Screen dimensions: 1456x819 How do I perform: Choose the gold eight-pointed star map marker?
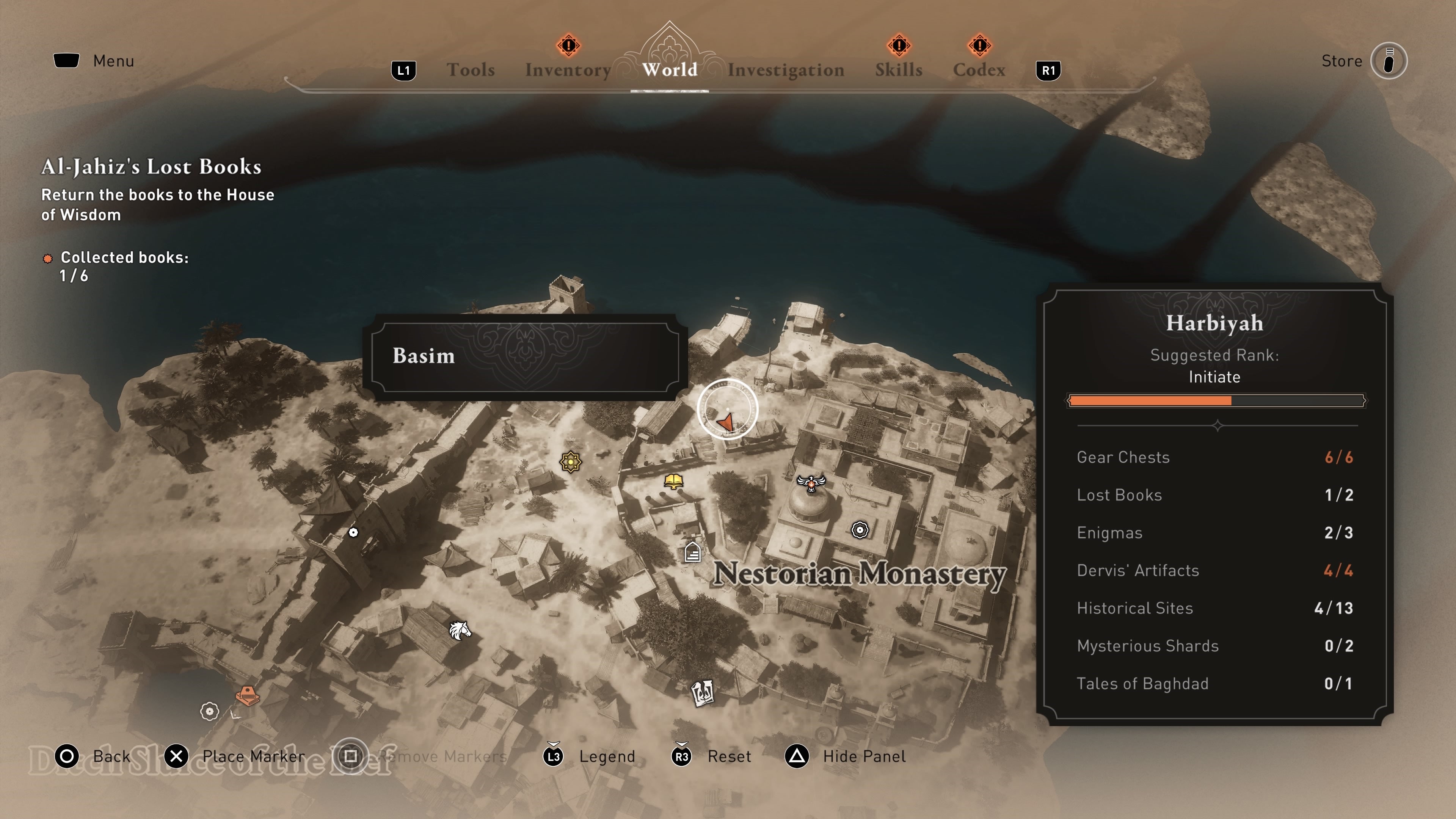(571, 462)
